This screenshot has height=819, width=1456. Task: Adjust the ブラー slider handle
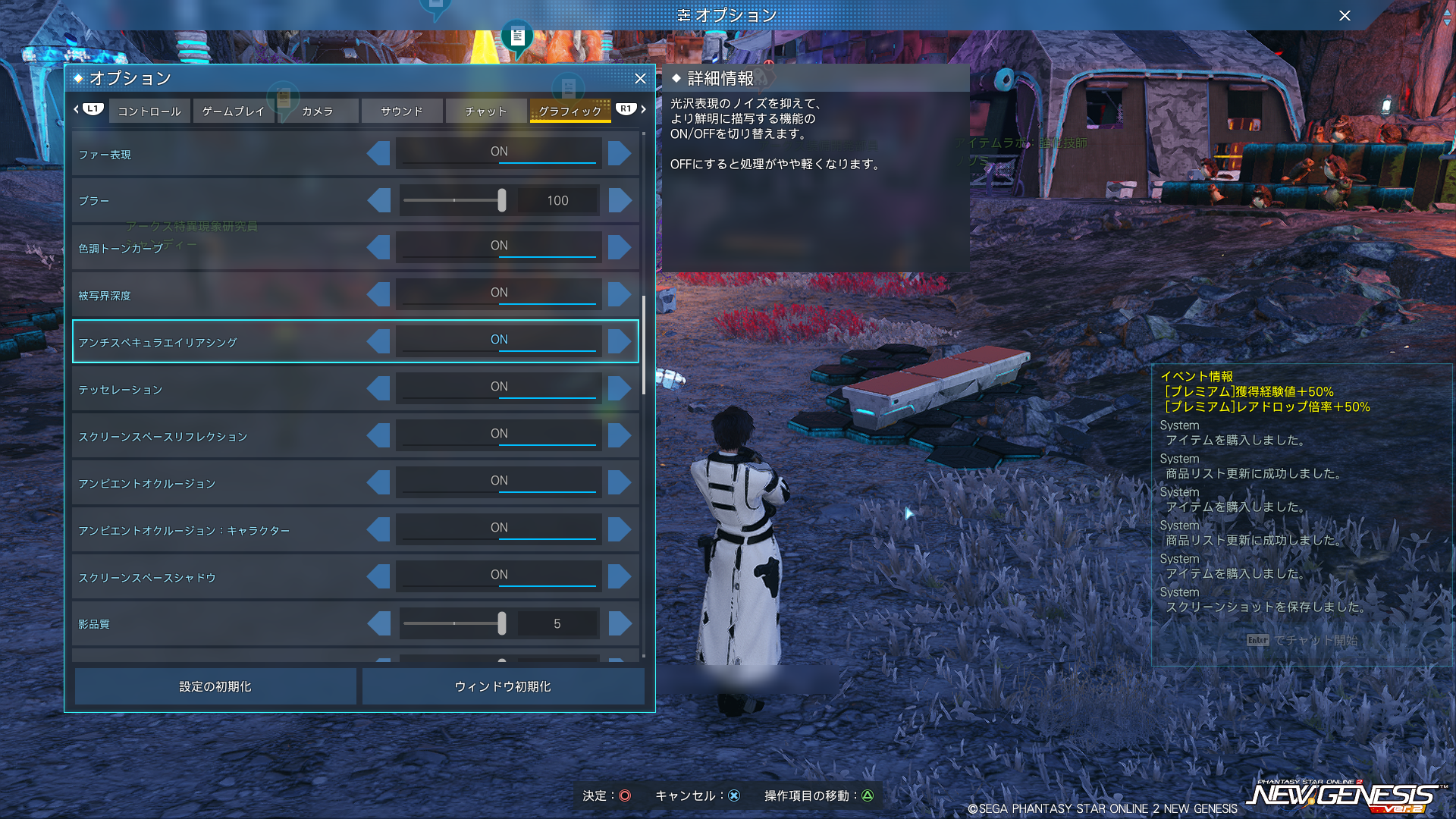tap(502, 200)
